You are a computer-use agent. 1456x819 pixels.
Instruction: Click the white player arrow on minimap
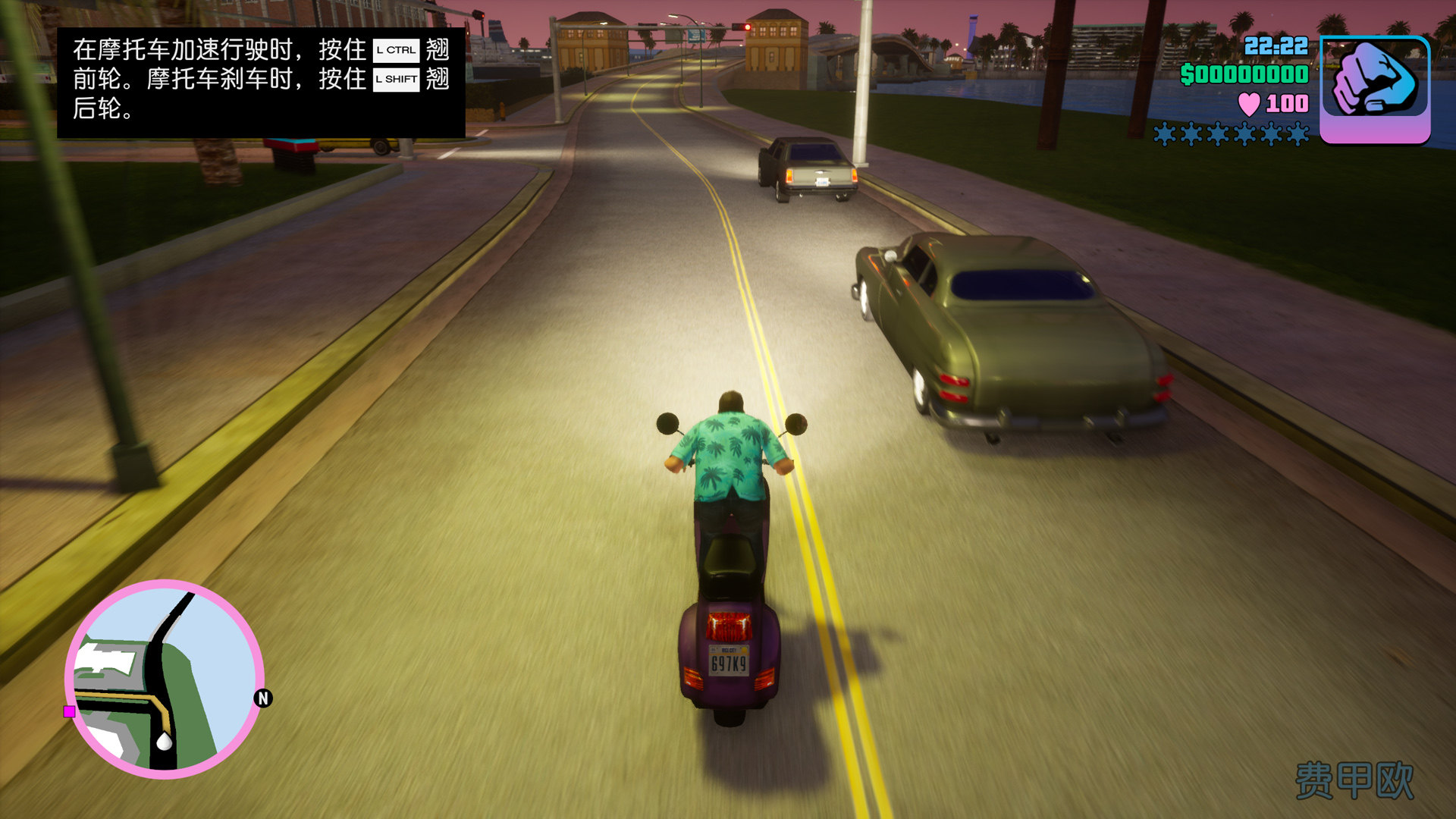tap(164, 741)
